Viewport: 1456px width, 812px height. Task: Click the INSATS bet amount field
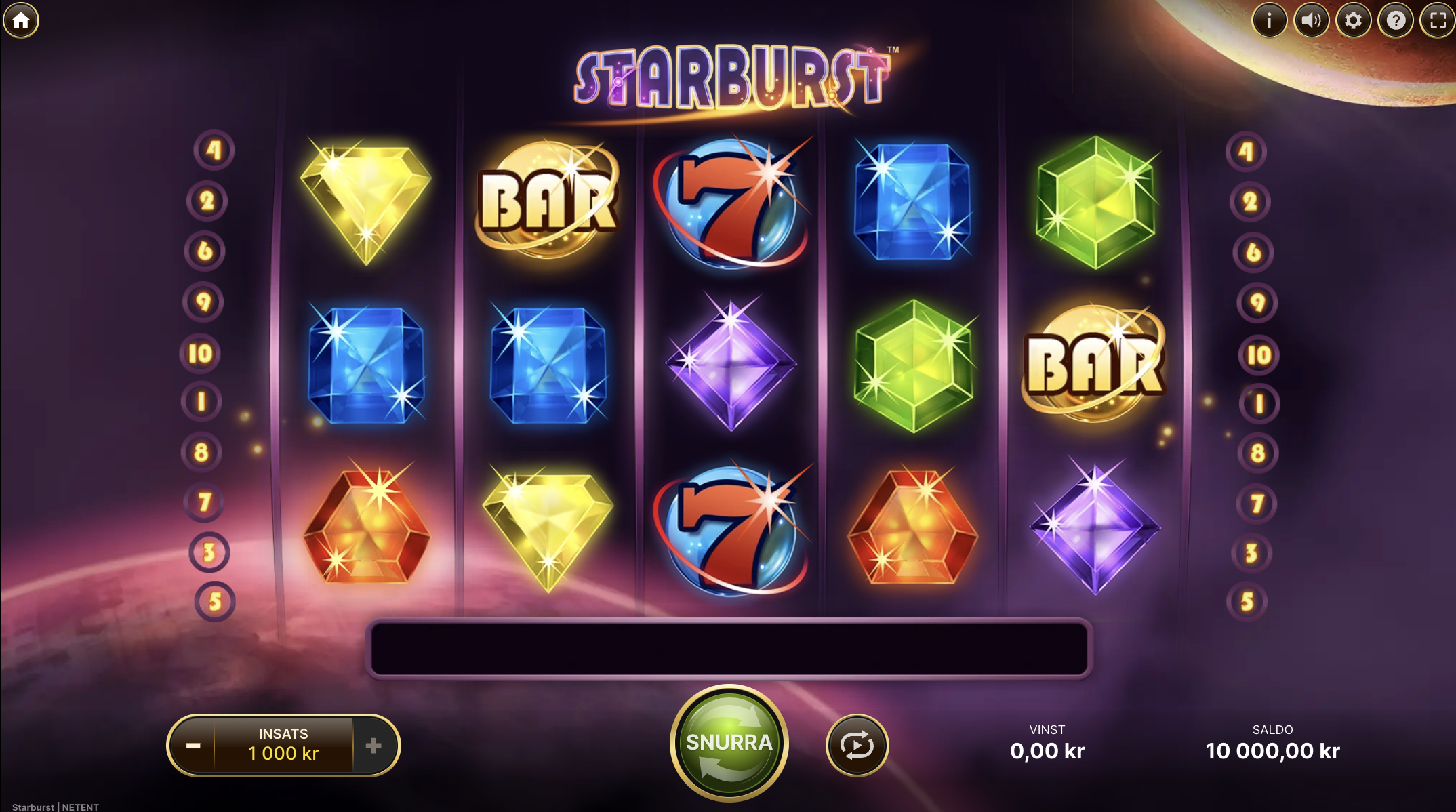(283, 744)
